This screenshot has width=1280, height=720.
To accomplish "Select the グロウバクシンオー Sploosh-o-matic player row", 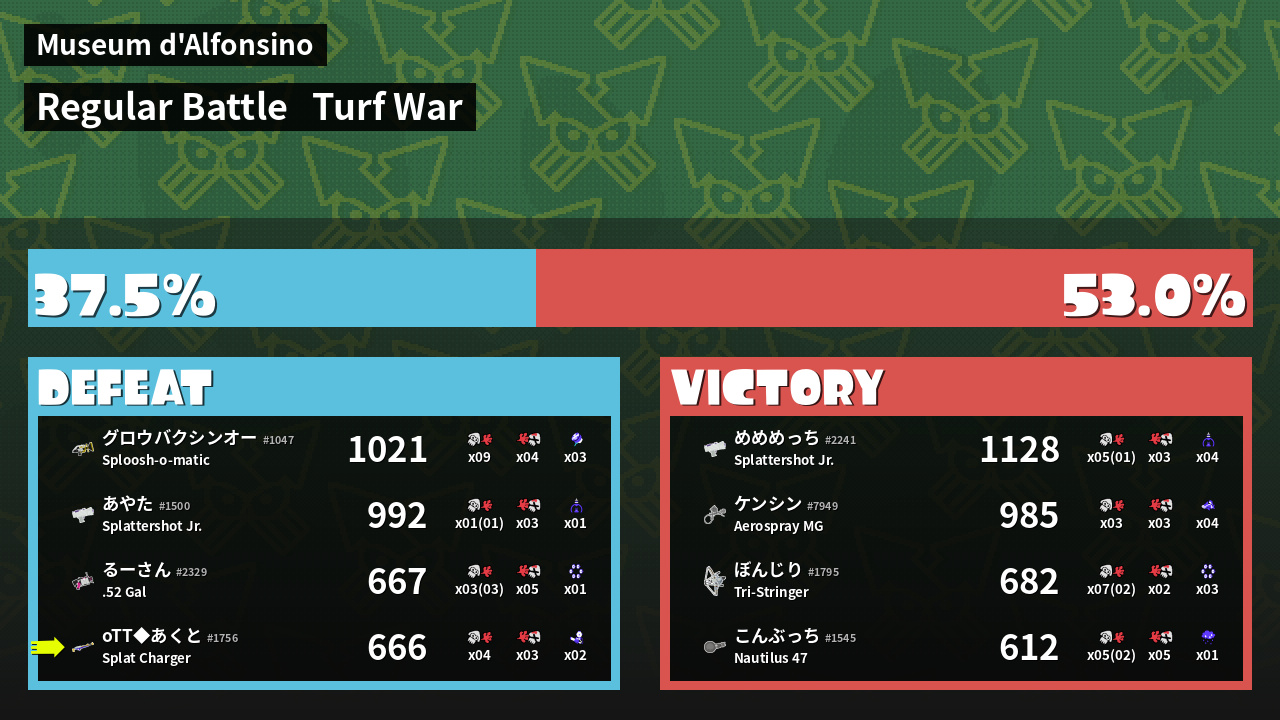I will click(324, 449).
